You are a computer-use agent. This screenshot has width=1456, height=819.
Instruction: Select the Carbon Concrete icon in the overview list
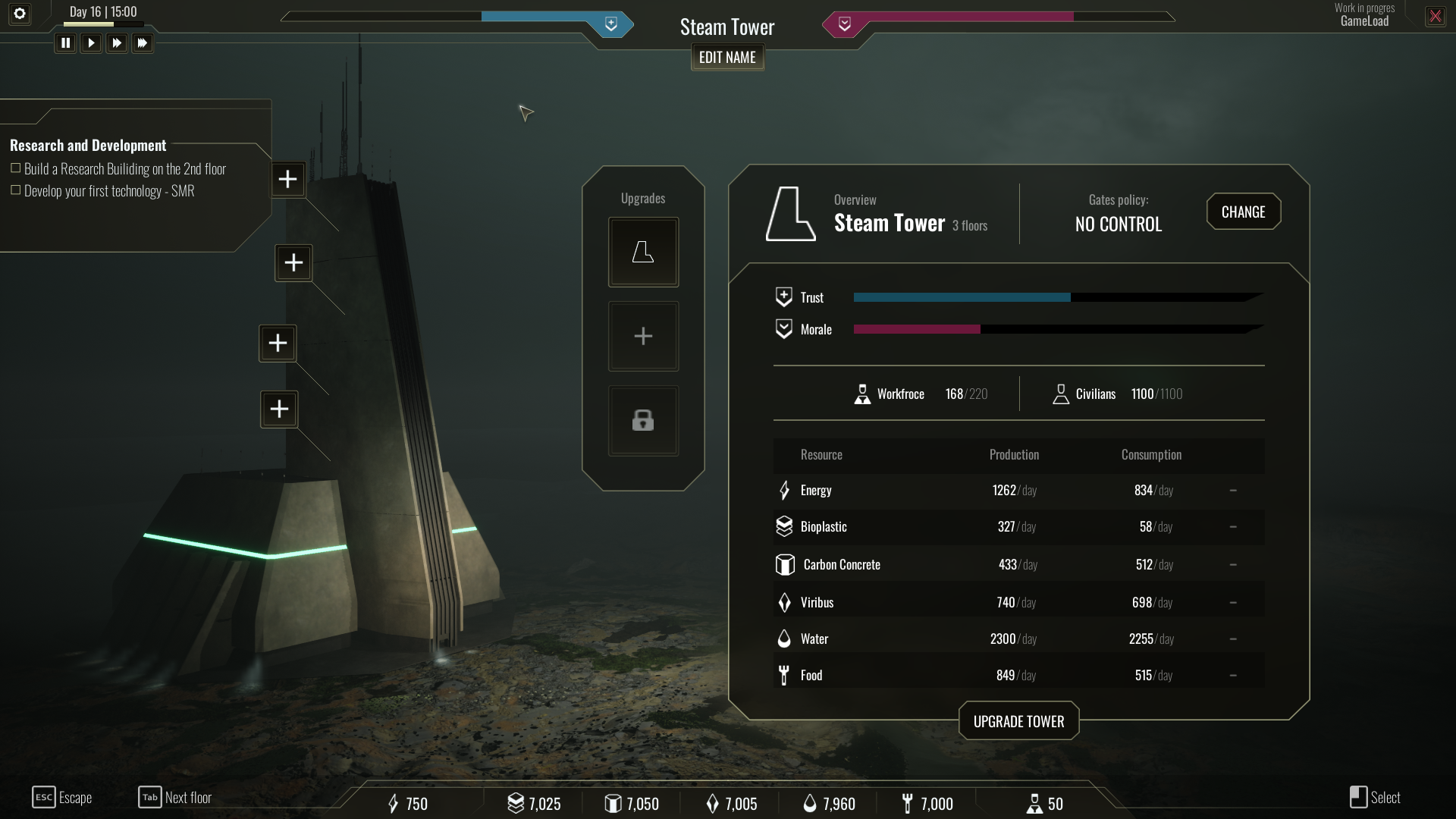pos(783,563)
